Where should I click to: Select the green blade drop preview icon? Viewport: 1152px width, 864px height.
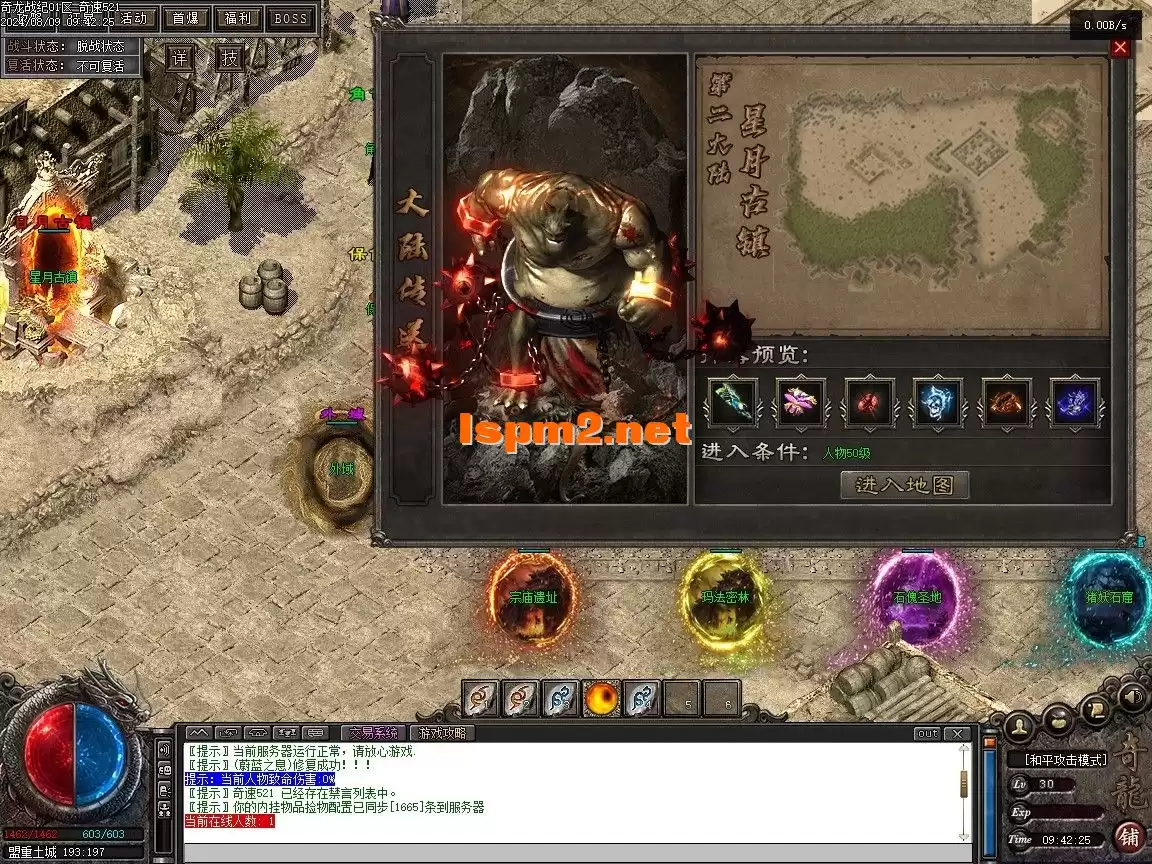pyautogui.click(x=733, y=402)
